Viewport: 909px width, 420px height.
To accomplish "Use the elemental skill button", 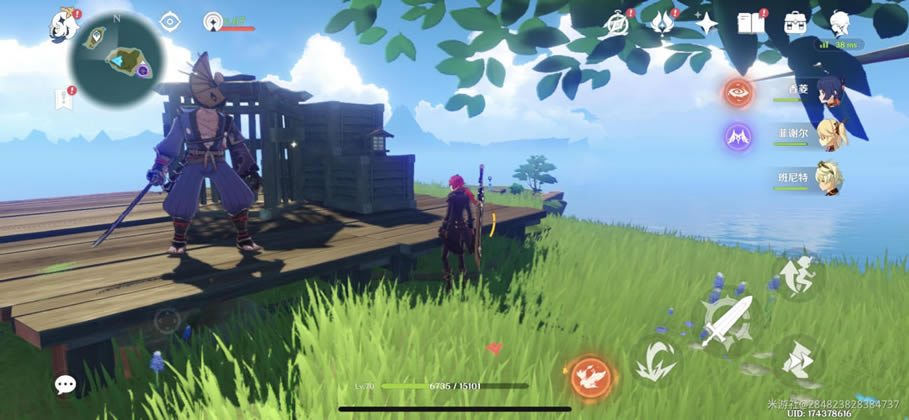I will click(x=656, y=359).
